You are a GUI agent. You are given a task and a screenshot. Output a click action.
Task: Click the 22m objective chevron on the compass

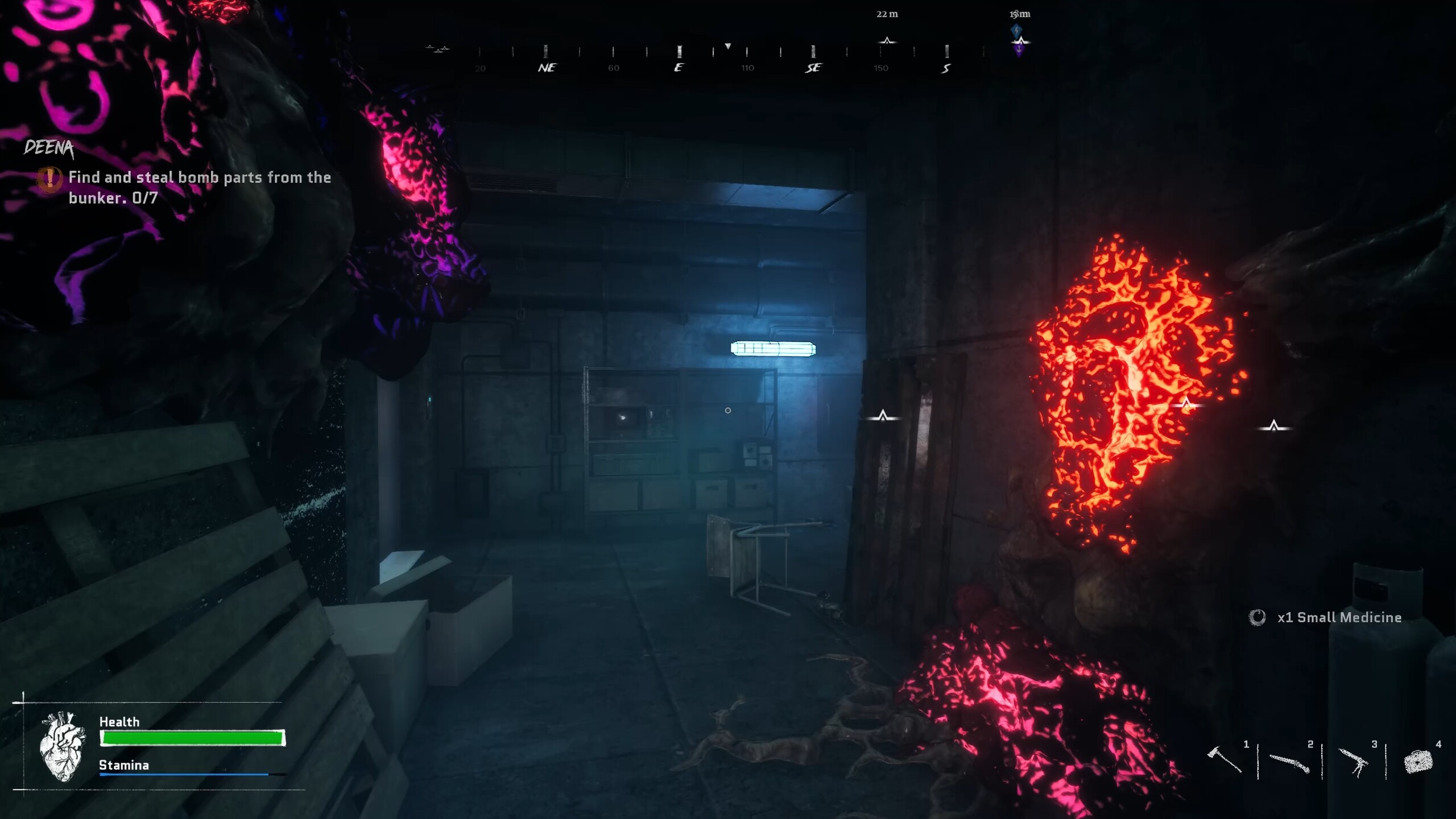pos(887,42)
